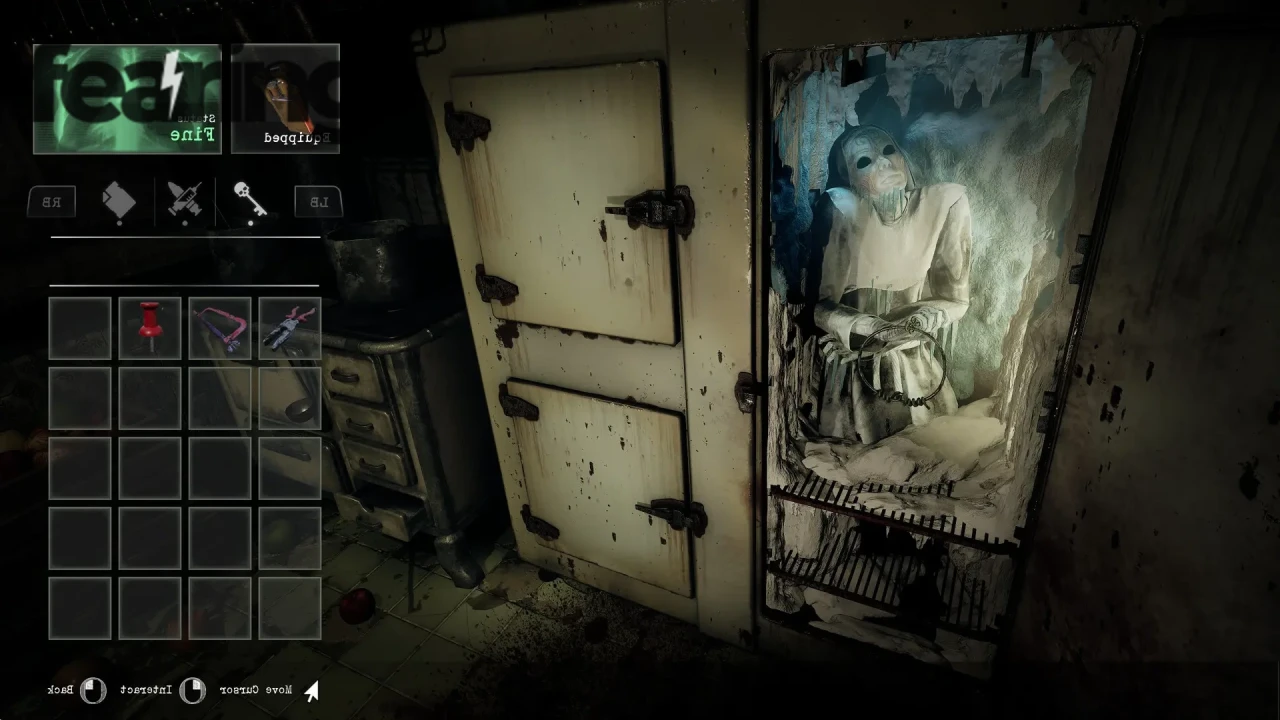Click the Interact mouse button icon
1280x720 pixels.
coord(193,690)
